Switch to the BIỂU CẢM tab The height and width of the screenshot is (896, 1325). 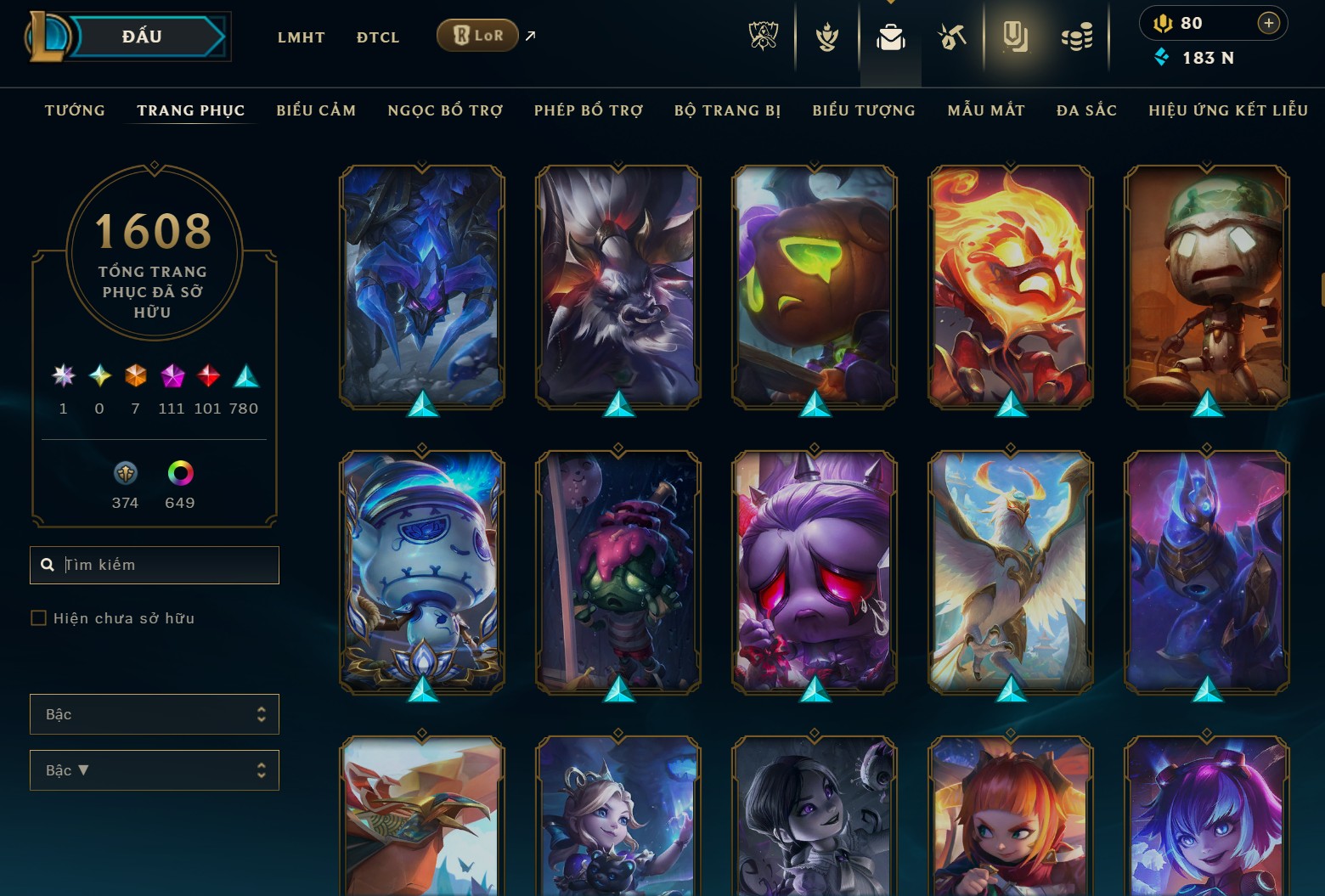coord(316,110)
